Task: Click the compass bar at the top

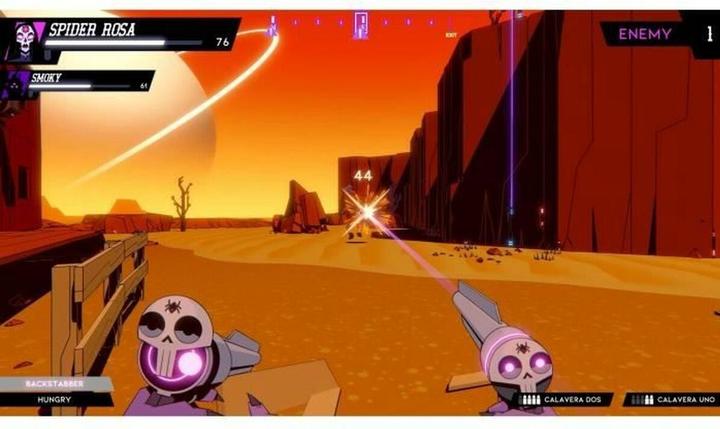Action: pyautogui.click(x=360, y=22)
